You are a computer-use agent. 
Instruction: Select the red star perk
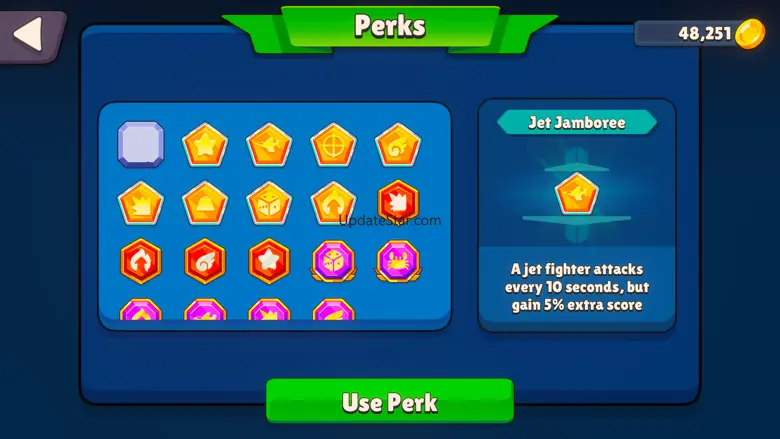[x=269, y=262]
